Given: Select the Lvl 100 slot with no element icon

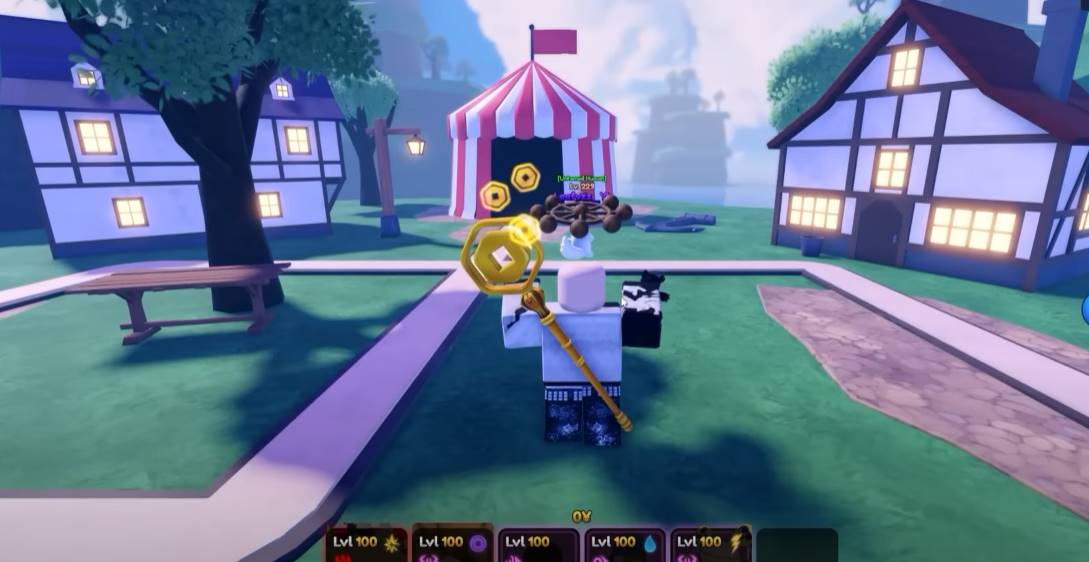Looking at the screenshot, I should tap(538, 545).
